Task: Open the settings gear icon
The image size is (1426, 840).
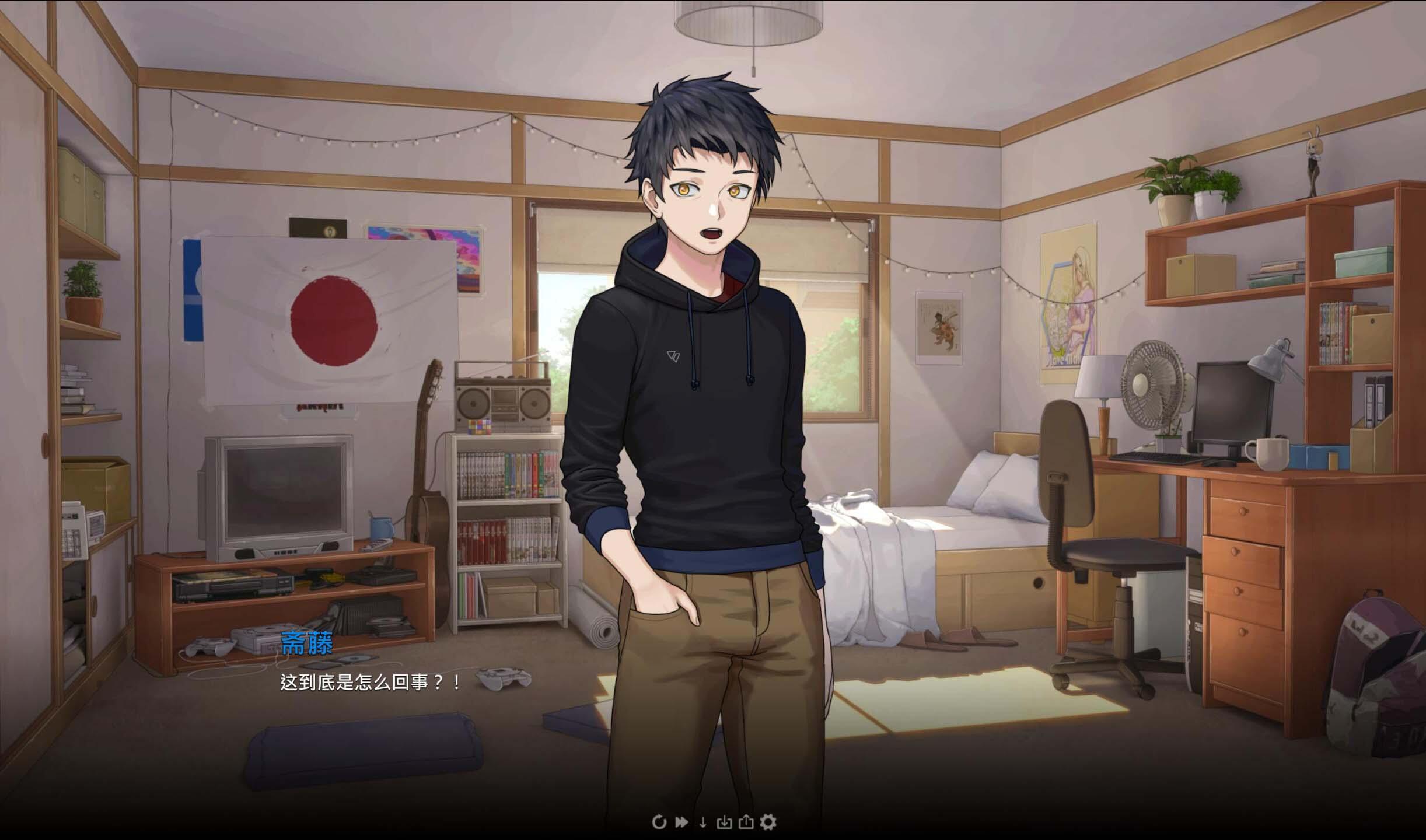Action: (768, 822)
